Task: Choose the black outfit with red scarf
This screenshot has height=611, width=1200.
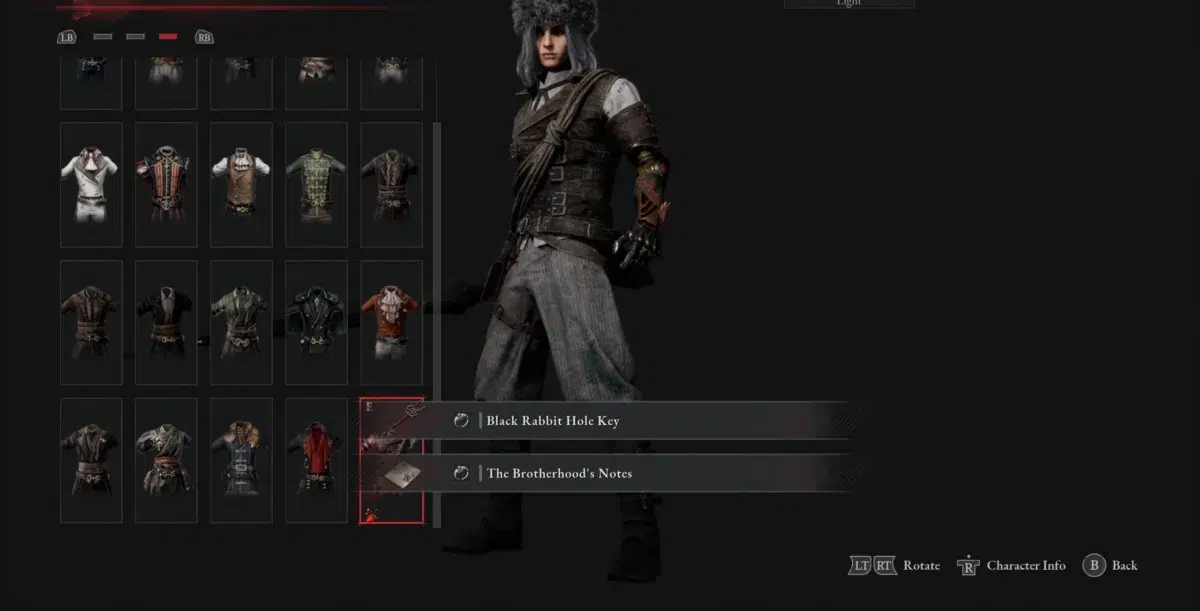Action: (316, 460)
